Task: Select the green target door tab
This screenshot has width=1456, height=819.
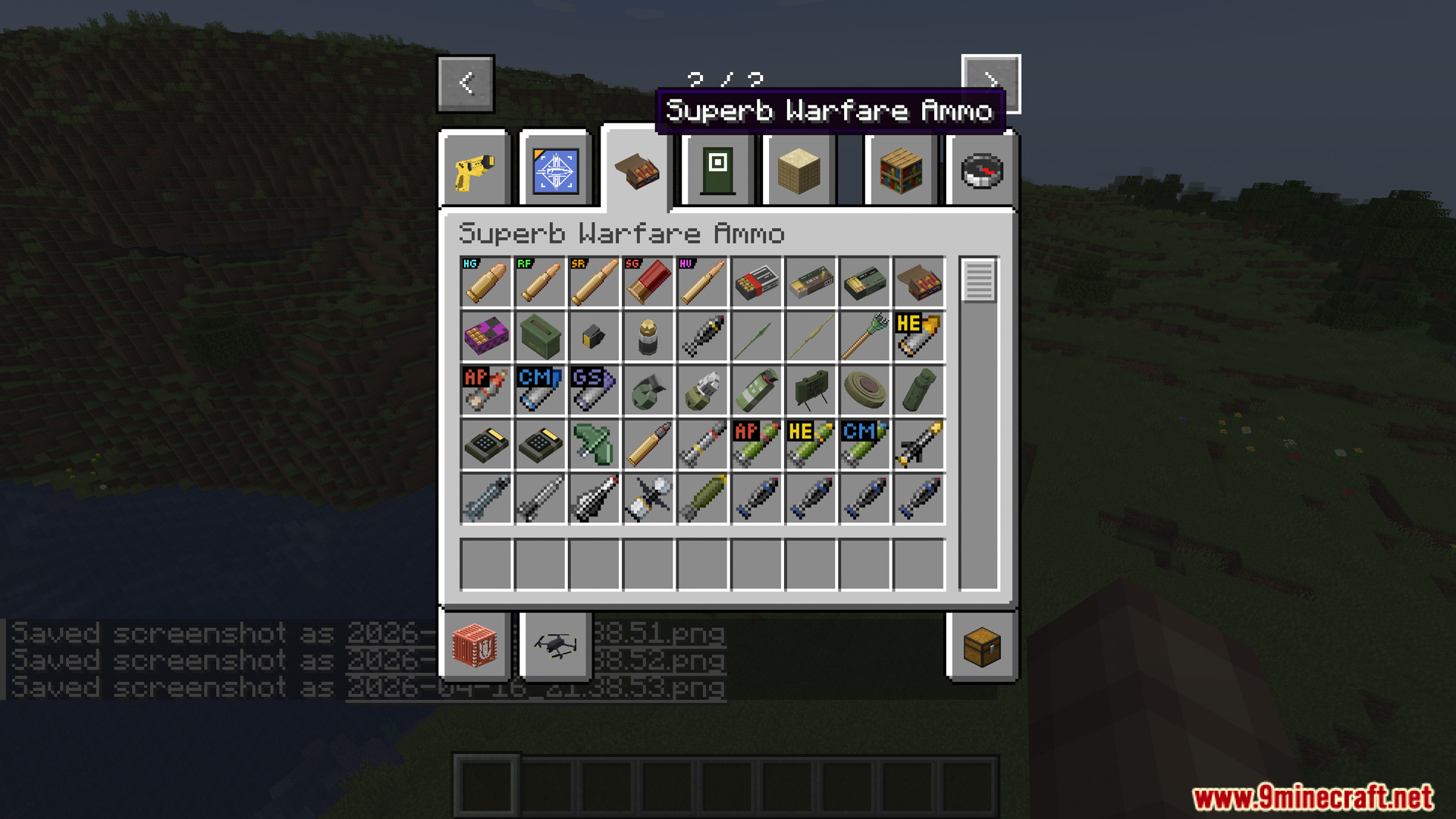Action: coord(717,170)
